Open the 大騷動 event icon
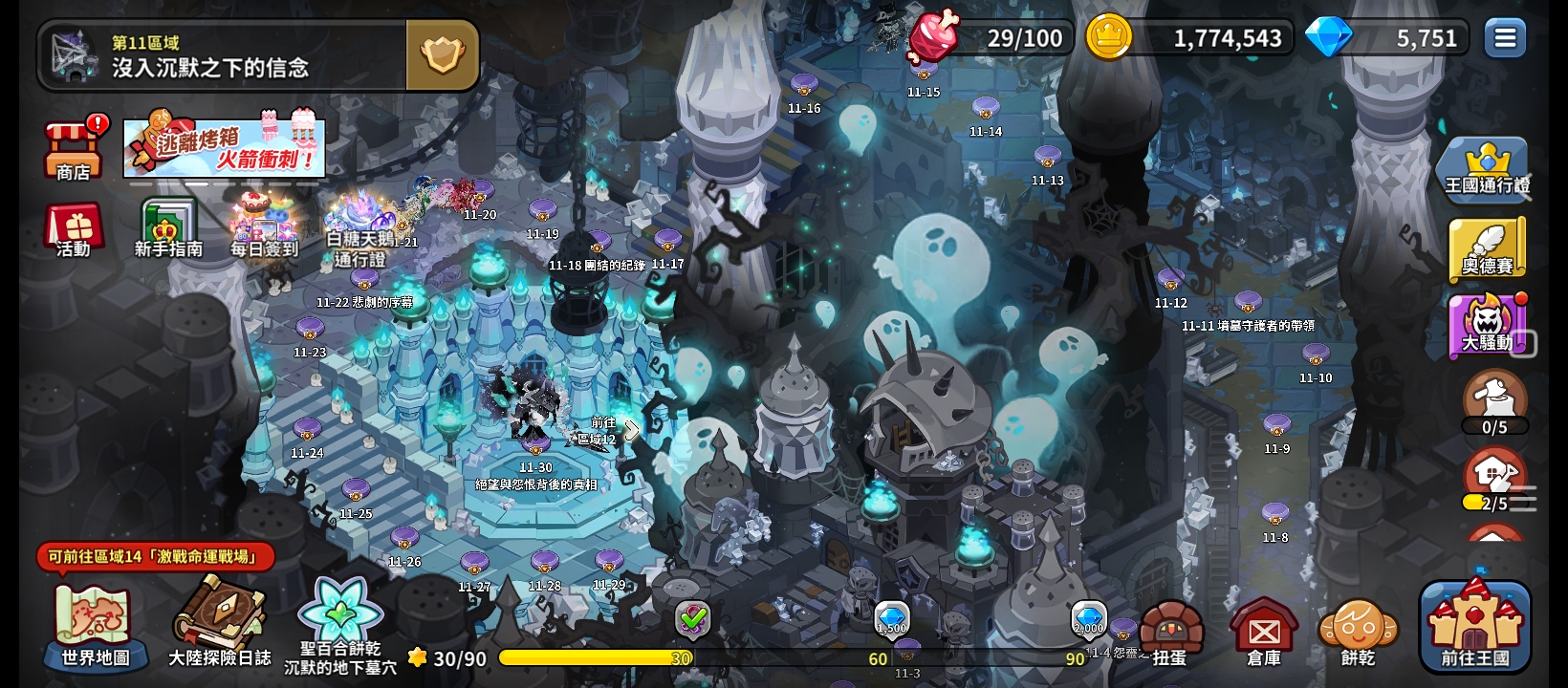This screenshot has height=688, width=1568. pos(1487,325)
